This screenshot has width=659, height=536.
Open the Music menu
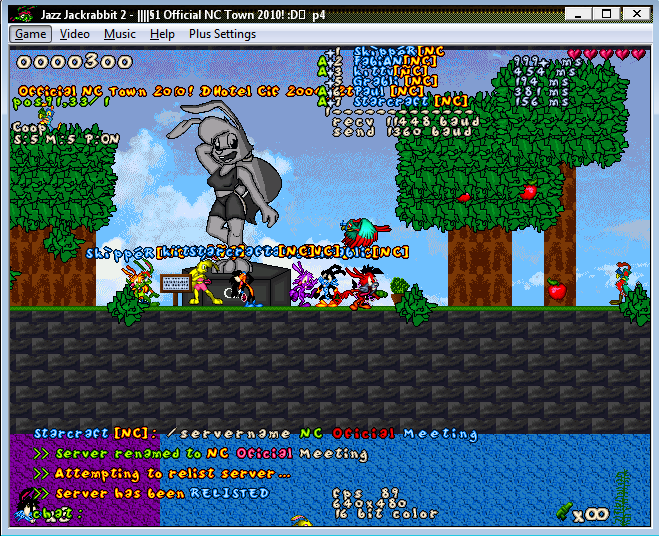[x=120, y=34]
